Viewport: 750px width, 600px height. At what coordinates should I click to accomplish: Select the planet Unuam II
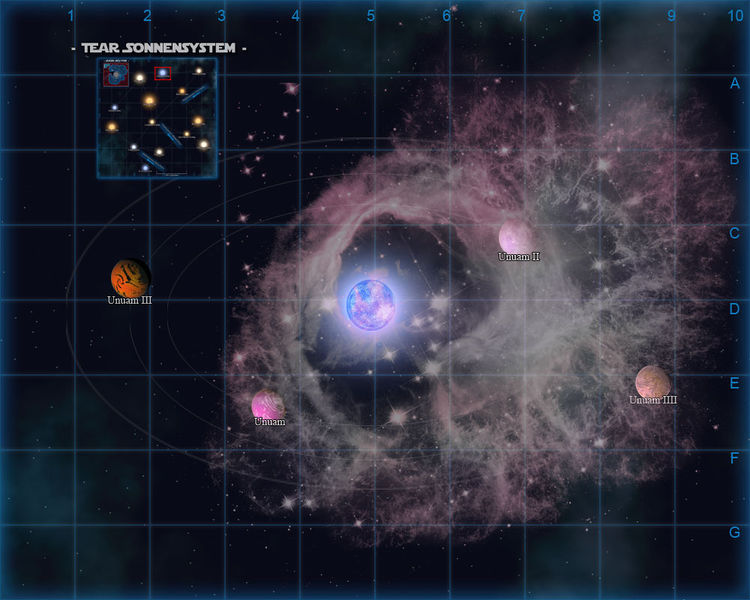(x=516, y=237)
